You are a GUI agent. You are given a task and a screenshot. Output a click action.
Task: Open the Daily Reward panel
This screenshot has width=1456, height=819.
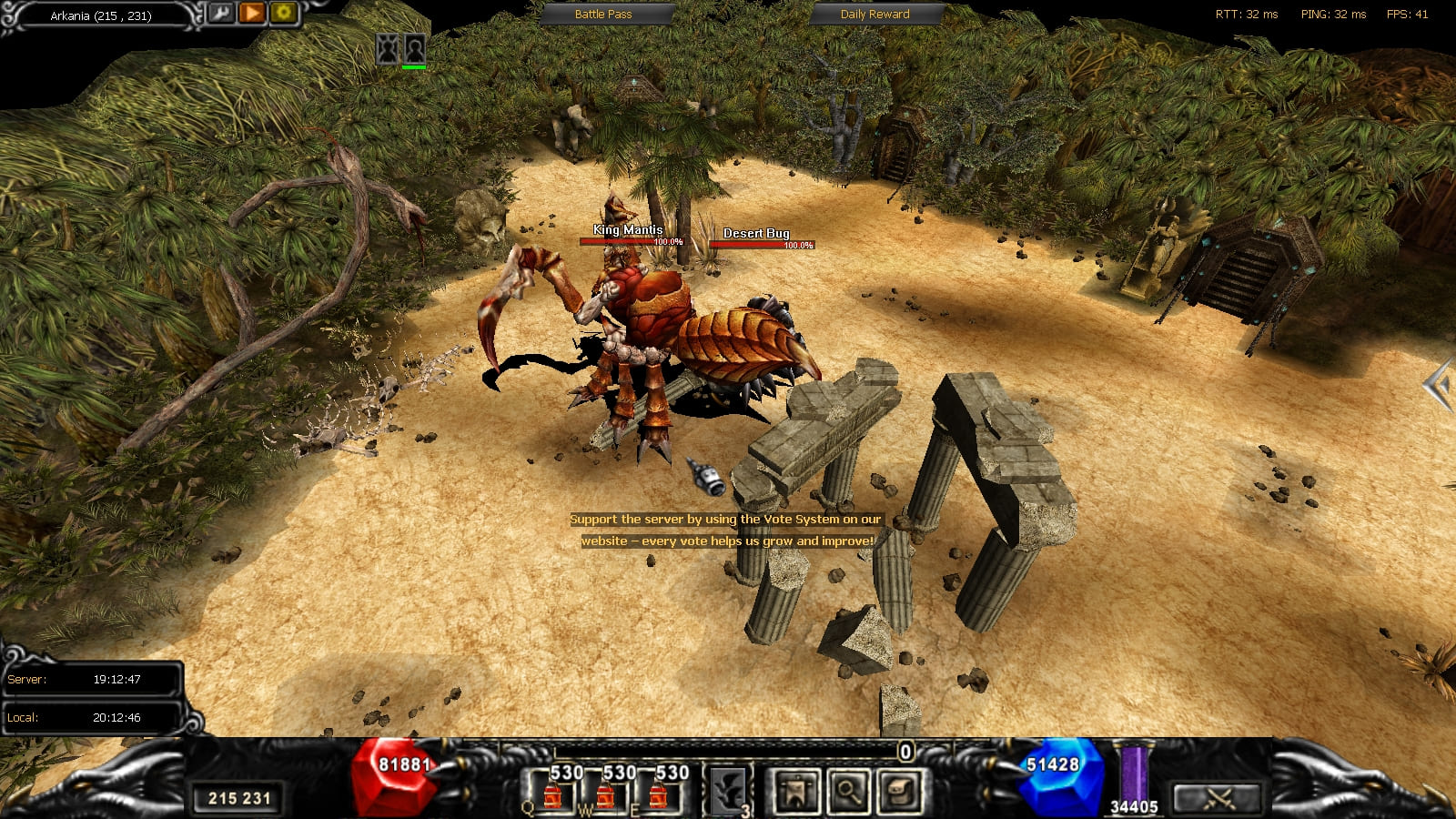coord(875,14)
